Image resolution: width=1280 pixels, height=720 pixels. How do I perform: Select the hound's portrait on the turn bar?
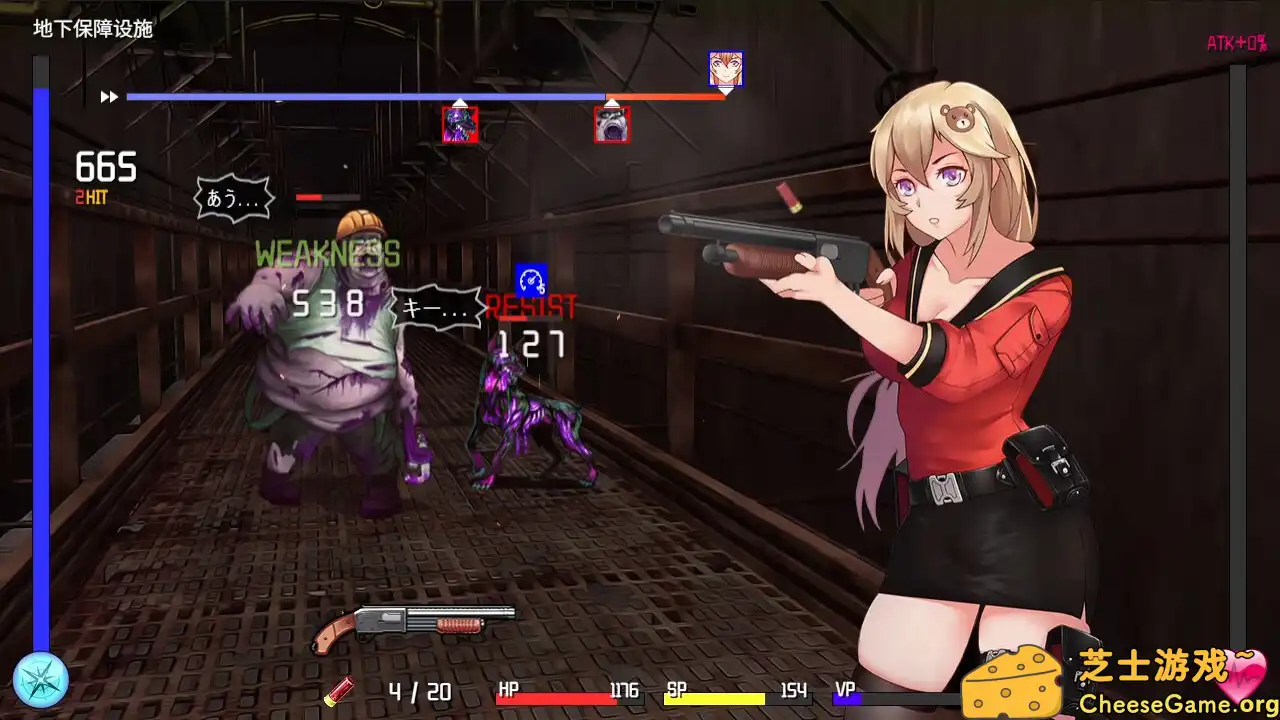458,125
